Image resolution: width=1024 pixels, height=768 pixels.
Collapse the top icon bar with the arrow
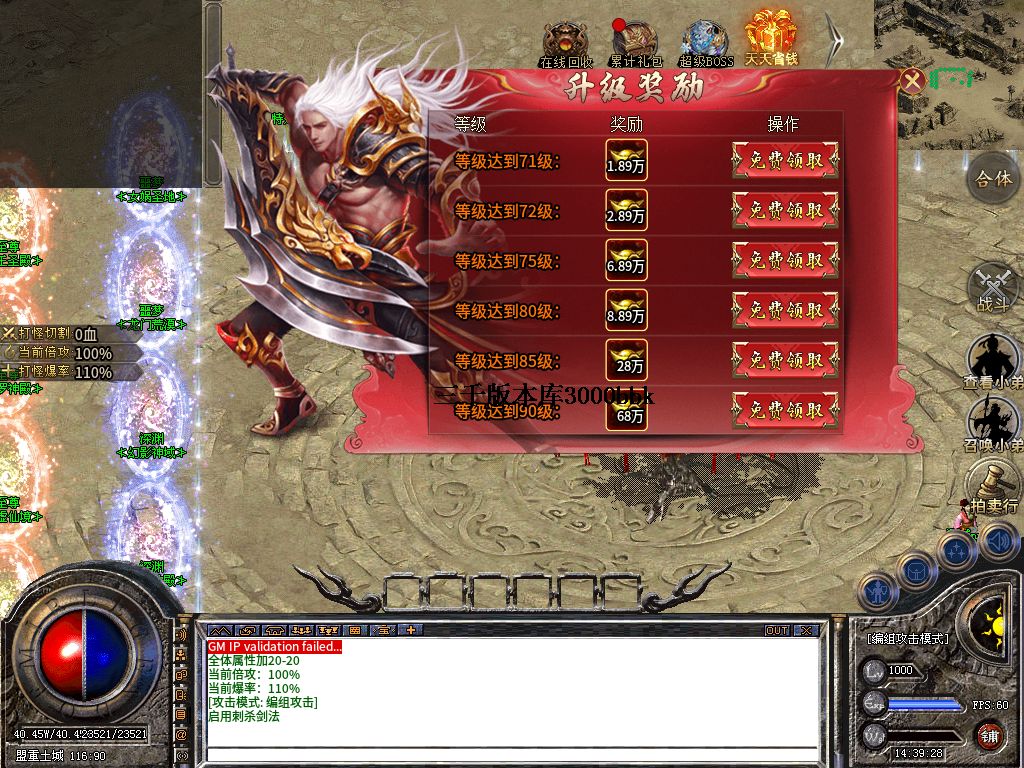[x=835, y=40]
